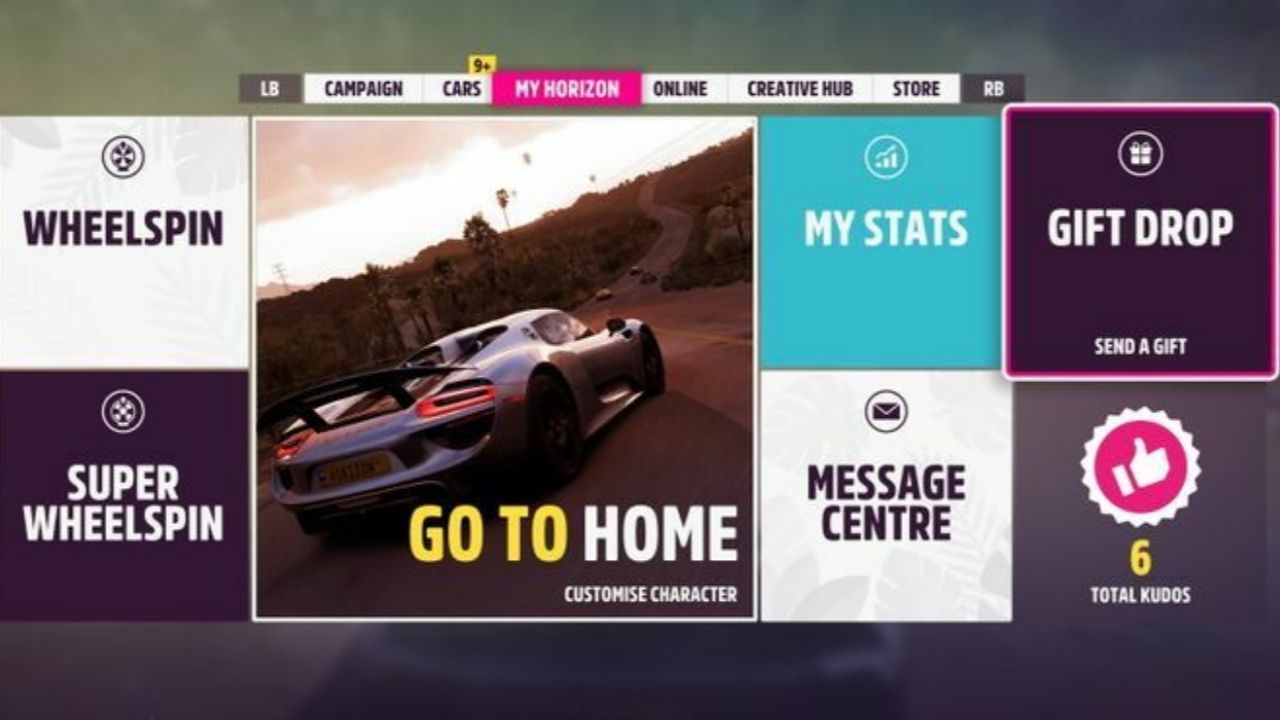Click the 9+ badge above Cars
This screenshot has height=720, width=1280.
[x=480, y=60]
